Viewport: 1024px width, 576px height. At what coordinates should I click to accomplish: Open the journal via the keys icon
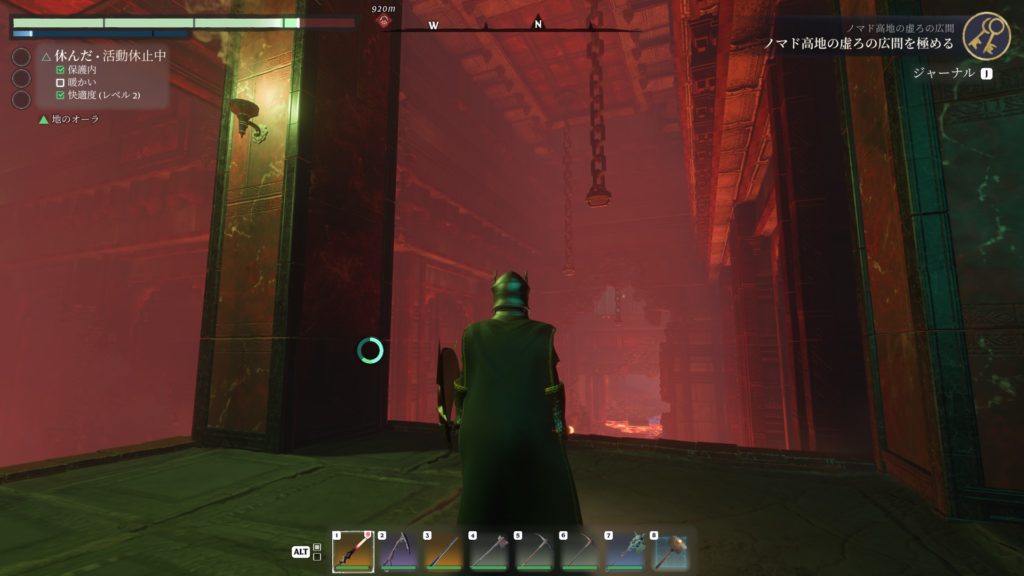pos(986,36)
